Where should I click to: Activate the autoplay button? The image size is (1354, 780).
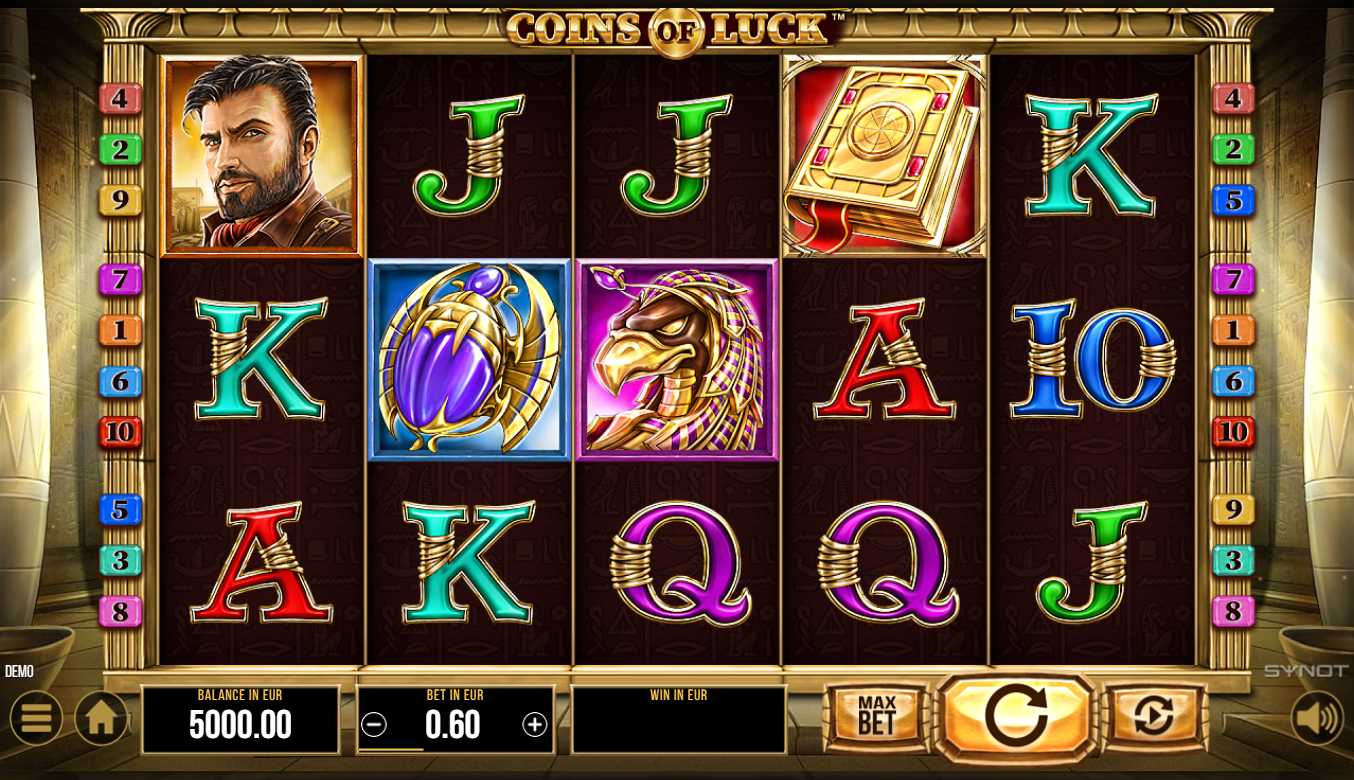[1154, 717]
